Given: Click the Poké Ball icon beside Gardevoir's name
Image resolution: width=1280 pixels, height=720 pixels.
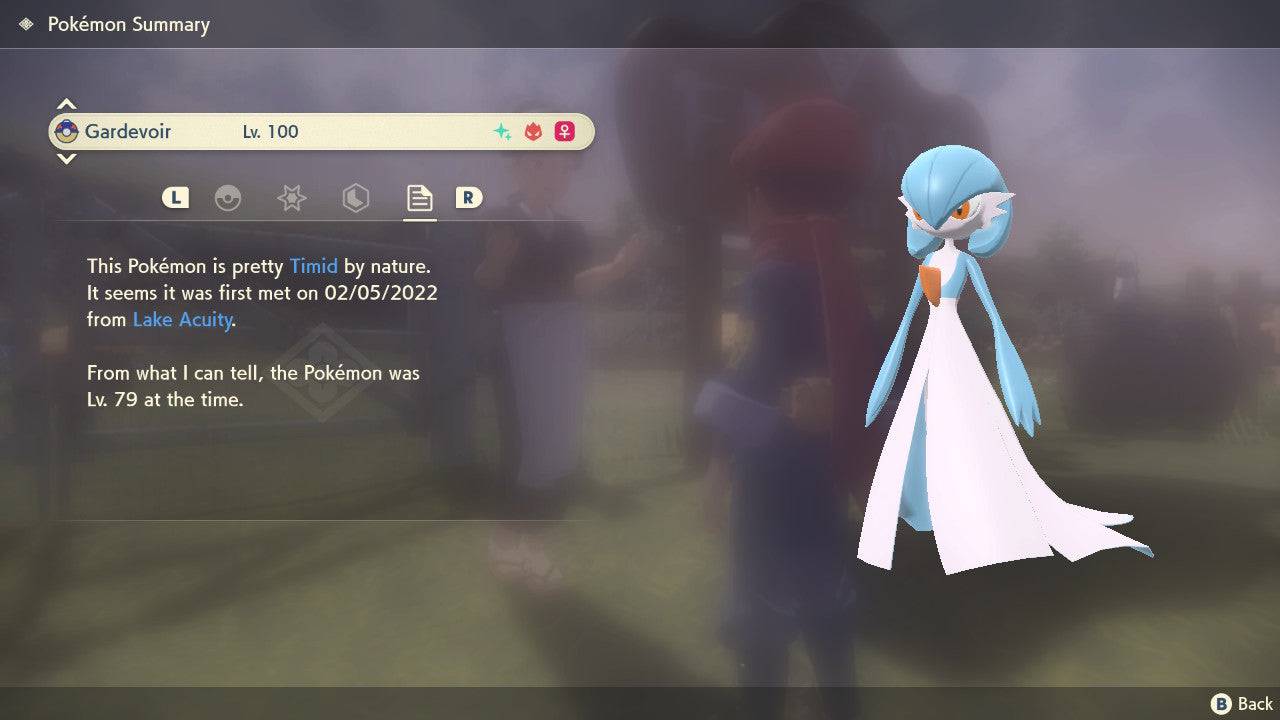Looking at the screenshot, I should tap(69, 131).
